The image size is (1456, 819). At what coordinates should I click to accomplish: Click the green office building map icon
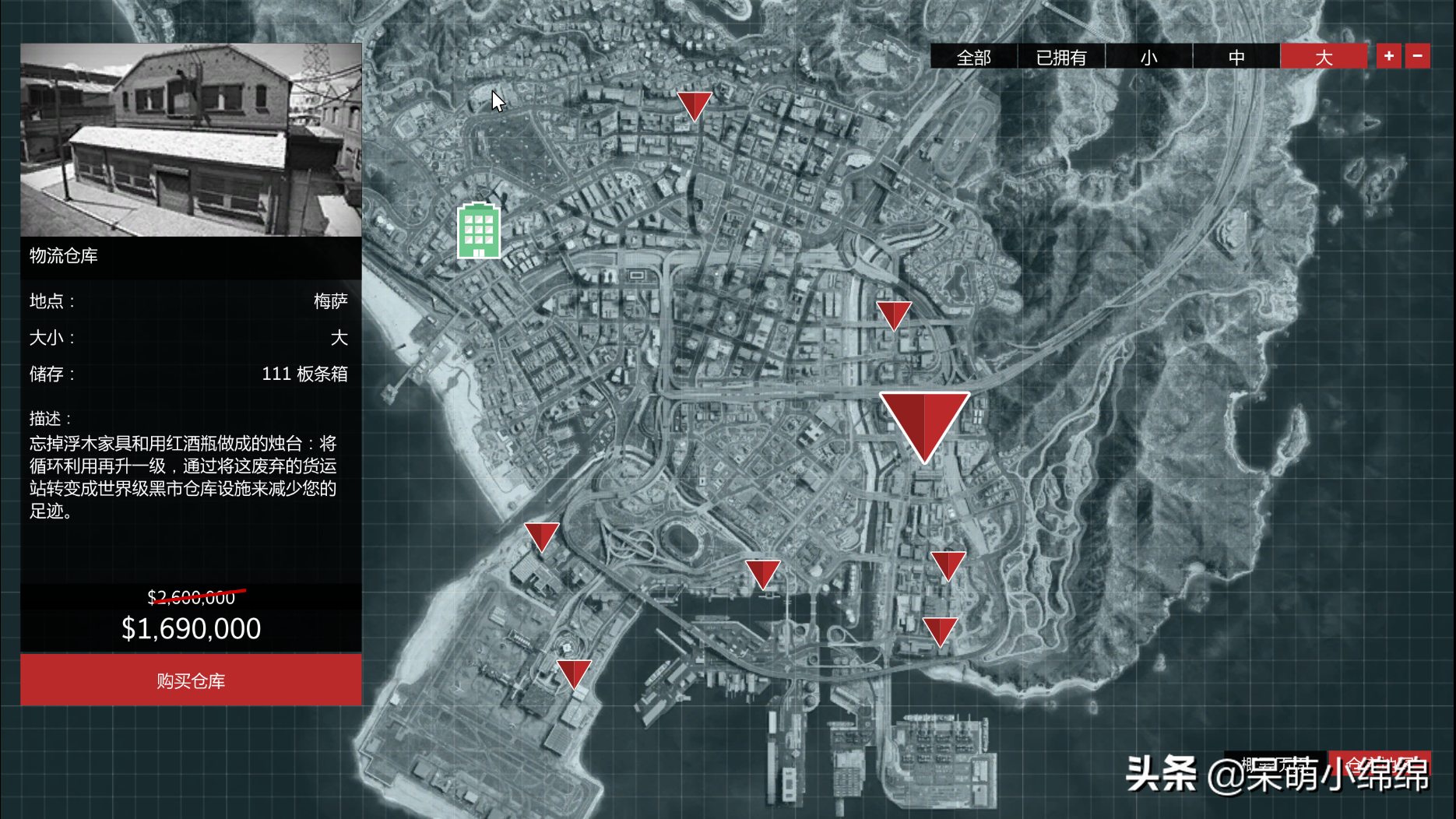pos(479,230)
